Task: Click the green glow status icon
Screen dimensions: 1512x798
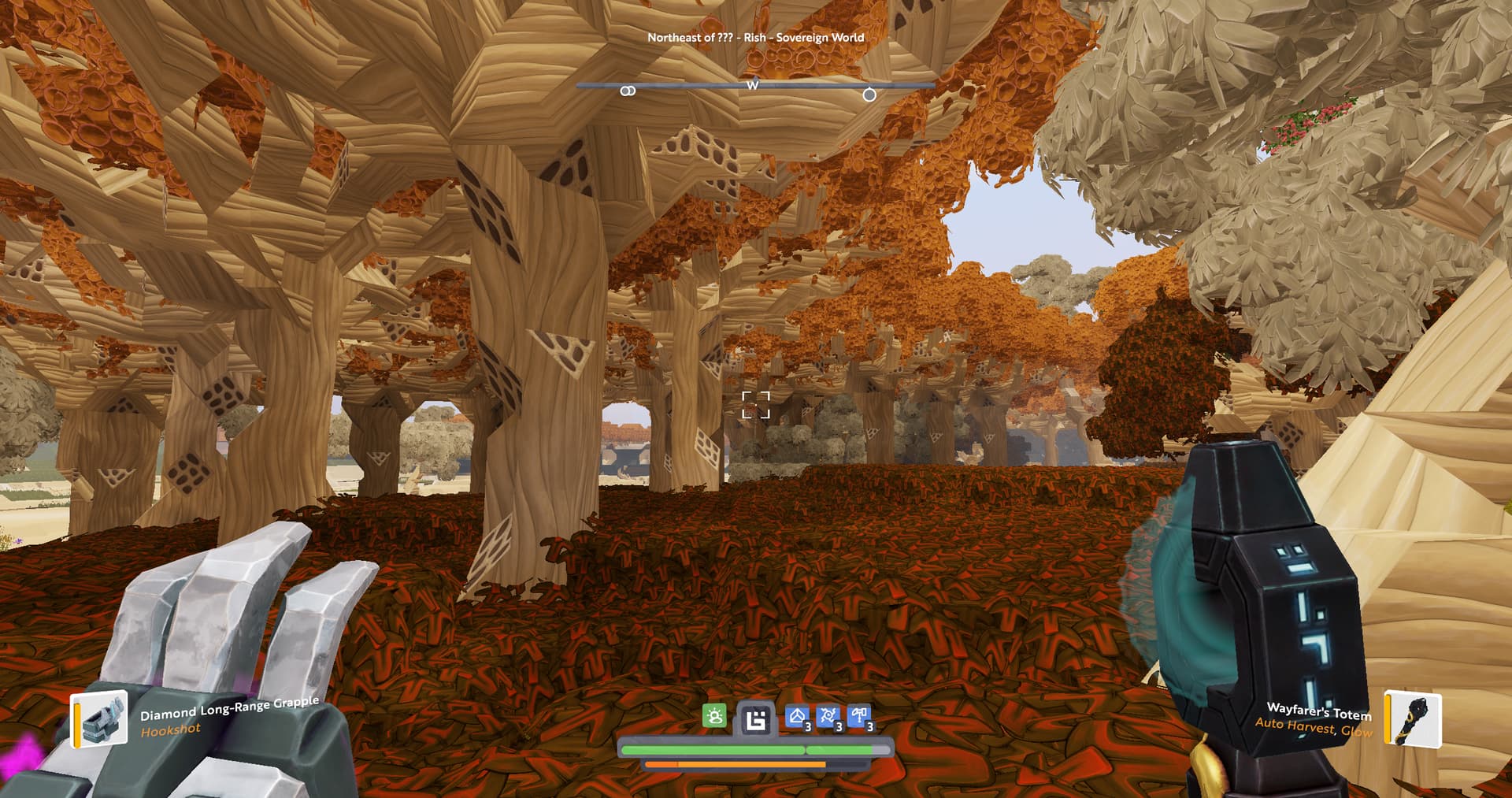Action: pyautogui.click(x=714, y=717)
